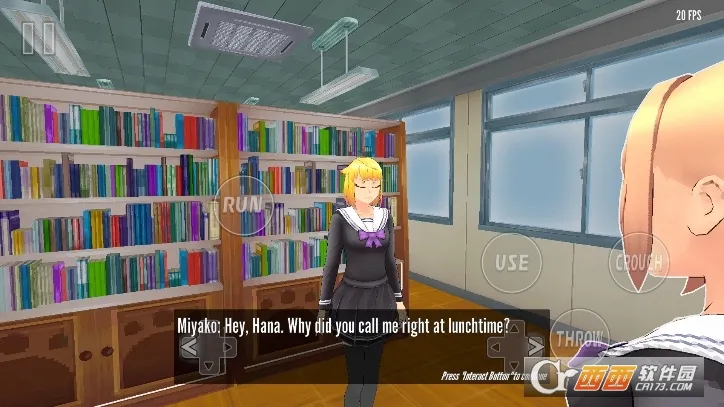Tap left arrow on the left d-pad
Image resolution: width=724 pixels, height=407 pixels.
(x=188, y=347)
